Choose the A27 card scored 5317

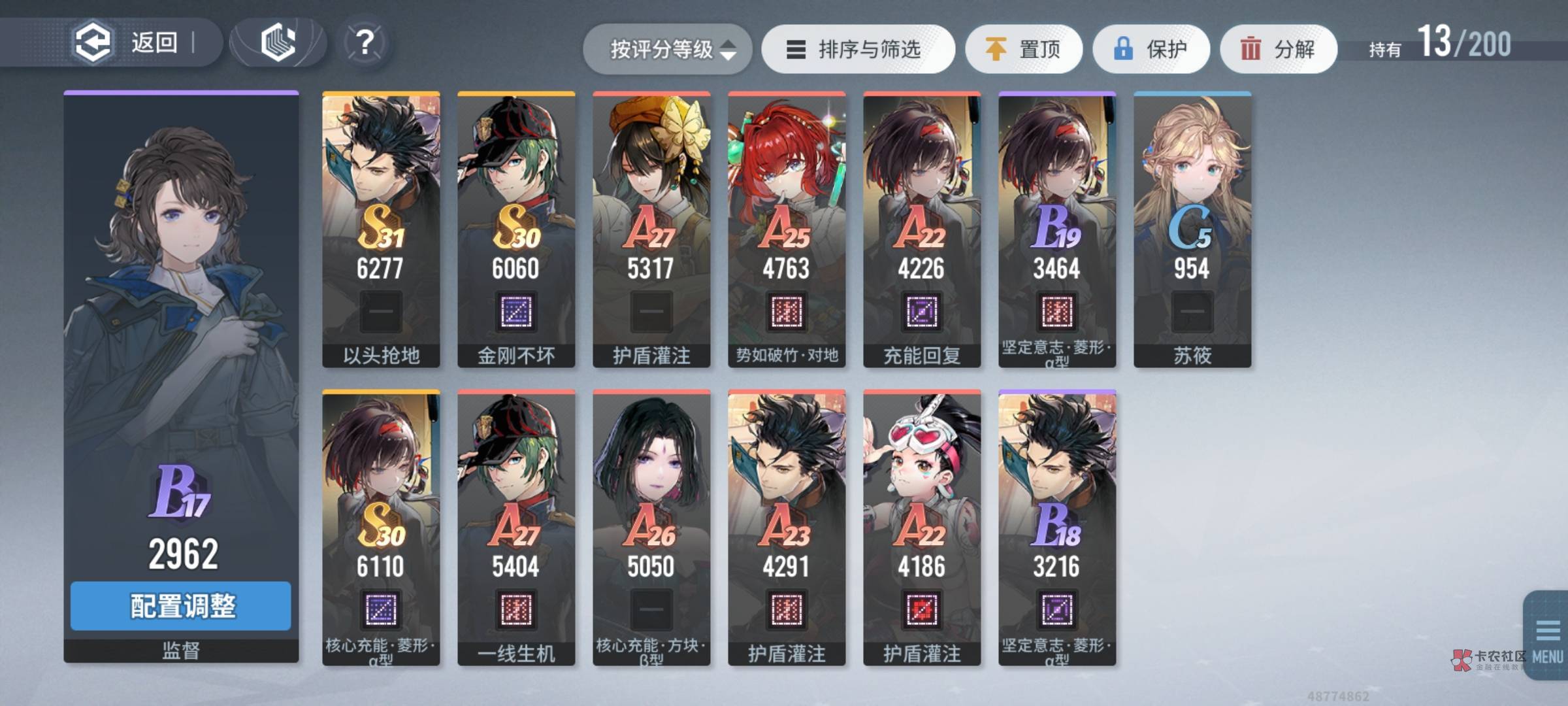(651, 229)
